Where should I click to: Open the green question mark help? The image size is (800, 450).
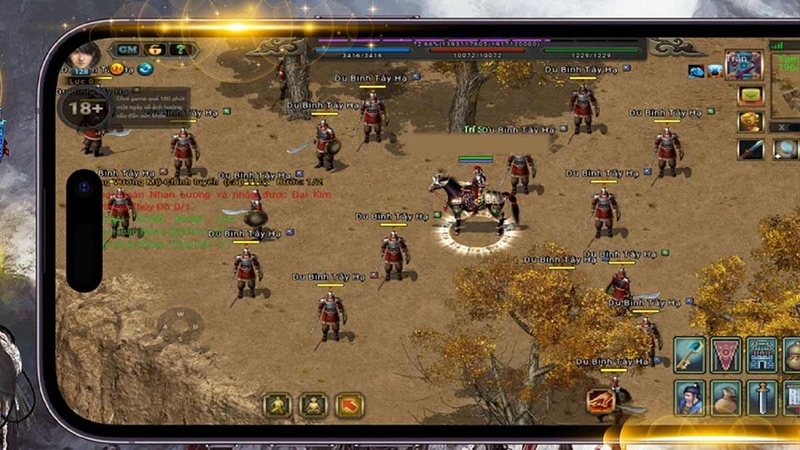click(x=180, y=49)
